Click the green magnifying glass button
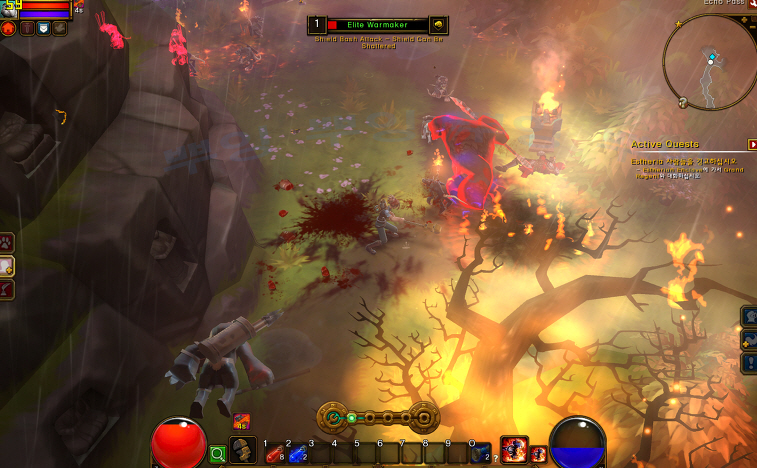Viewport: 757px width, 468px height. pos(218,454)
